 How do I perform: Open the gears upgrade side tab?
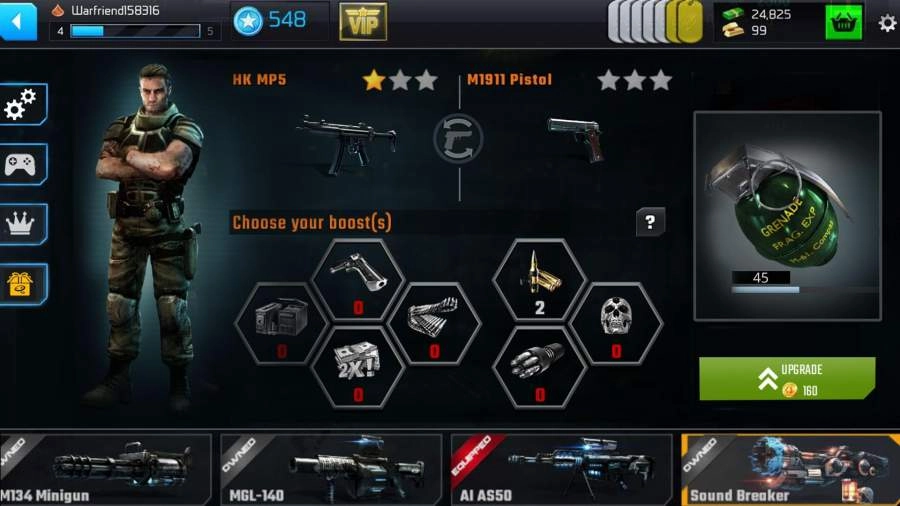21,105
